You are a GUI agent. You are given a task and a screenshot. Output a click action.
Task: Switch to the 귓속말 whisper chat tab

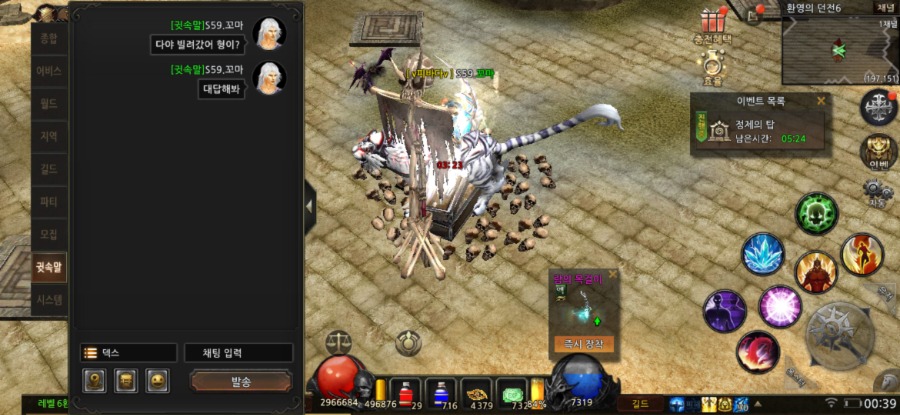pyautogui.click(x=49, y=267)
